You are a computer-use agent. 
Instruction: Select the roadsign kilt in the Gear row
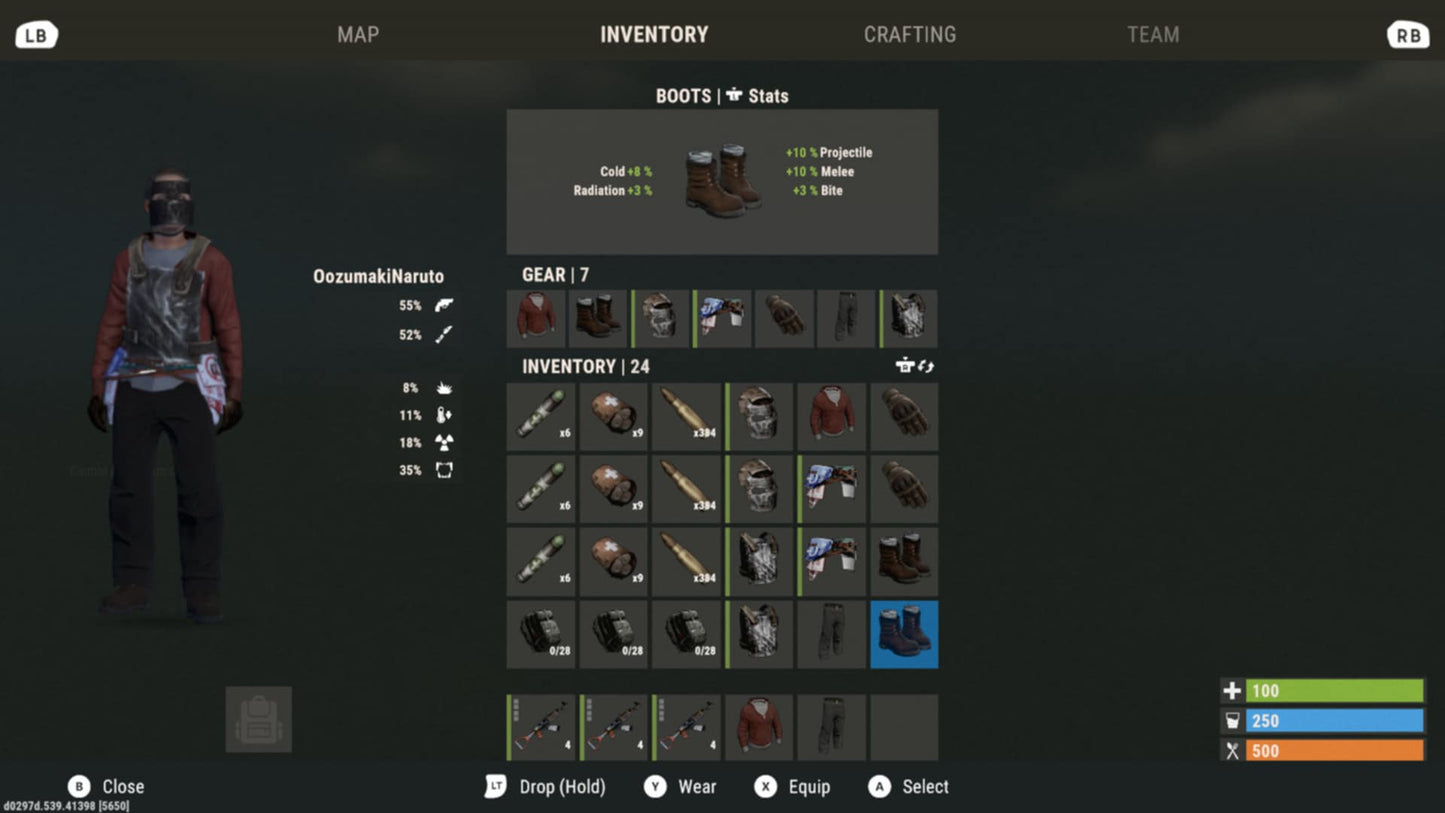pos(723,319)
